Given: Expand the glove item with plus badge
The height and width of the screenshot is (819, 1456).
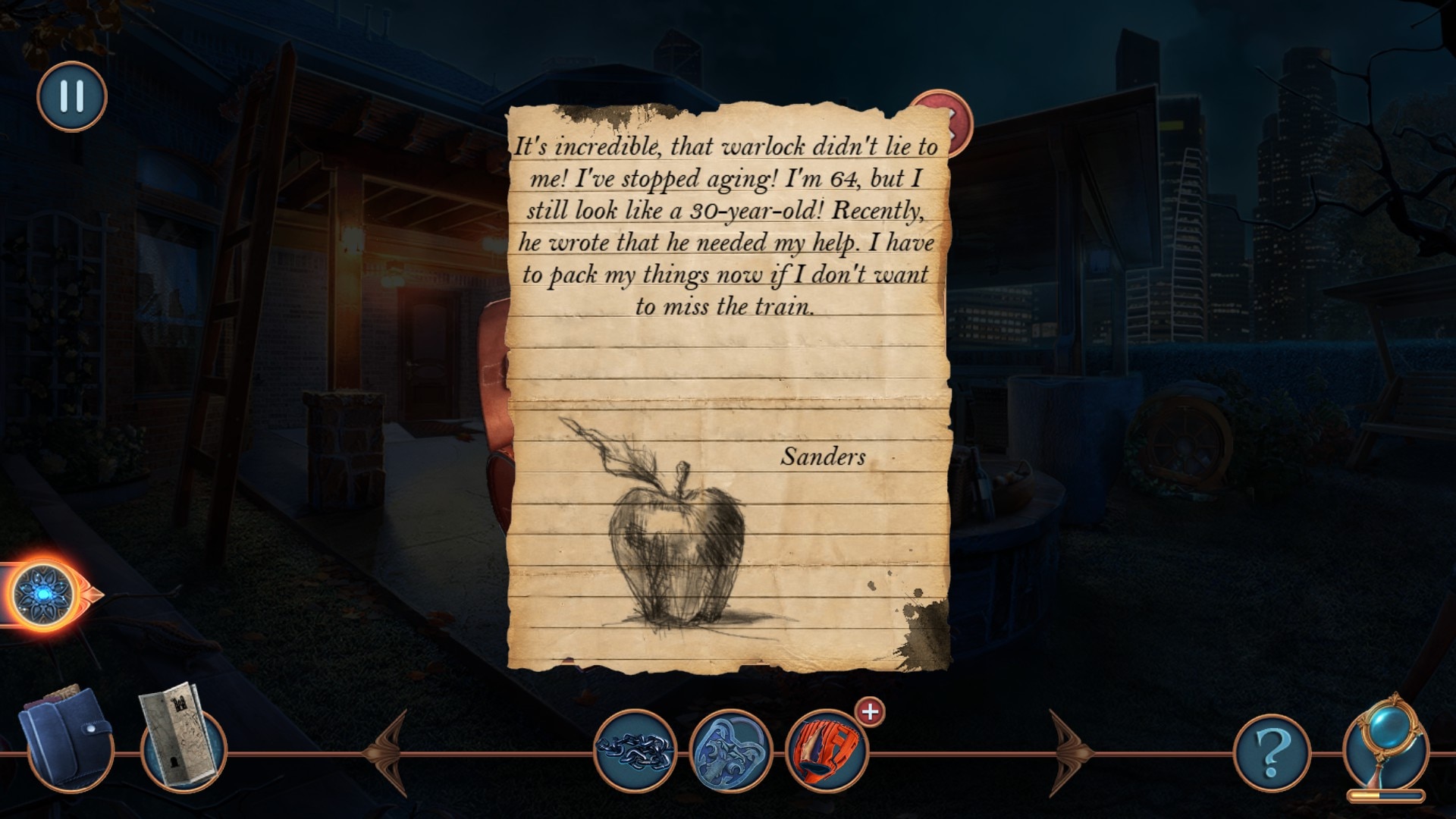Looking at the screenshot, I should (870, 712).
